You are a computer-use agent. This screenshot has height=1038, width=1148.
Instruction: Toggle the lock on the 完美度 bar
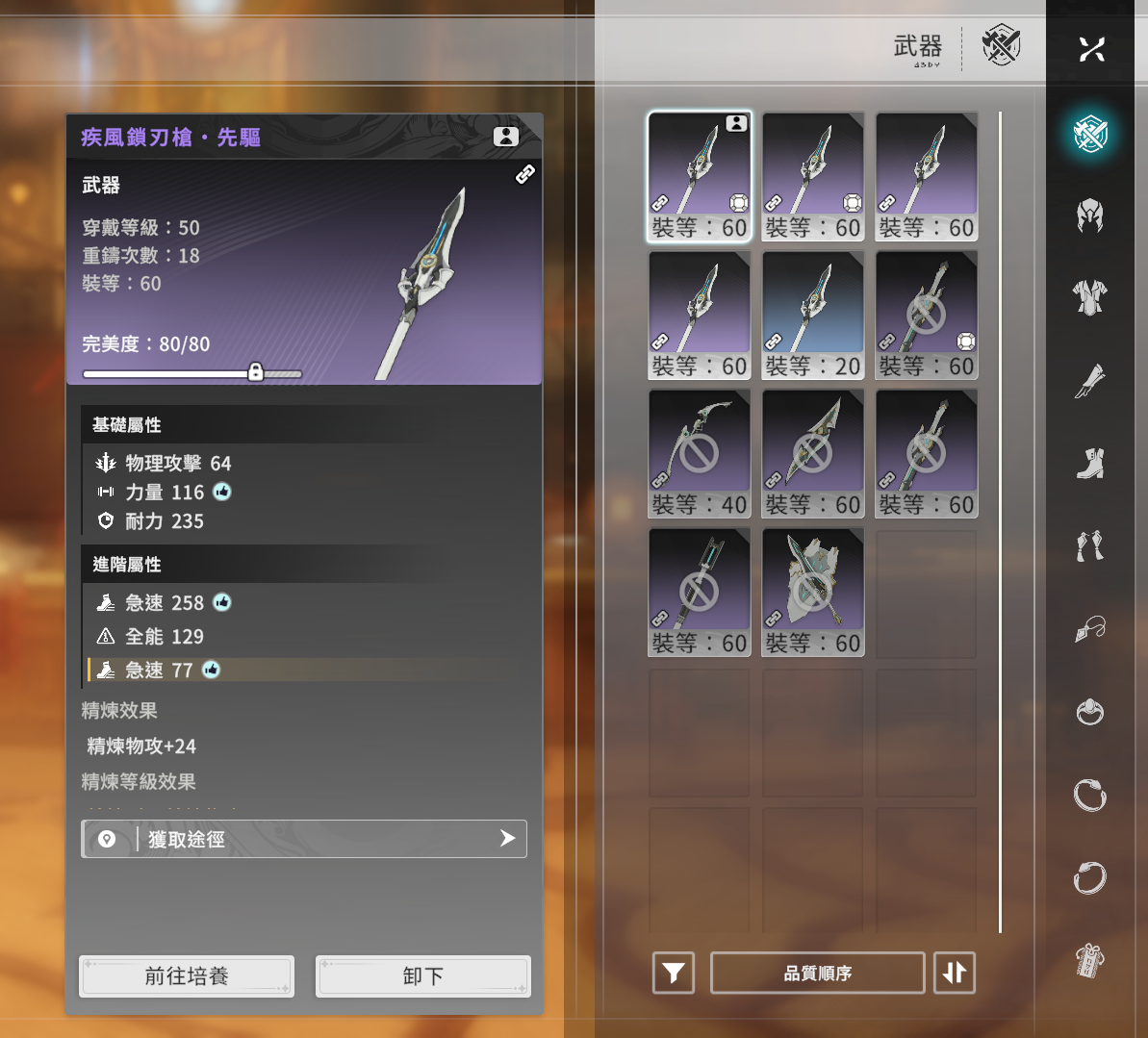click(x=256, y=372)
